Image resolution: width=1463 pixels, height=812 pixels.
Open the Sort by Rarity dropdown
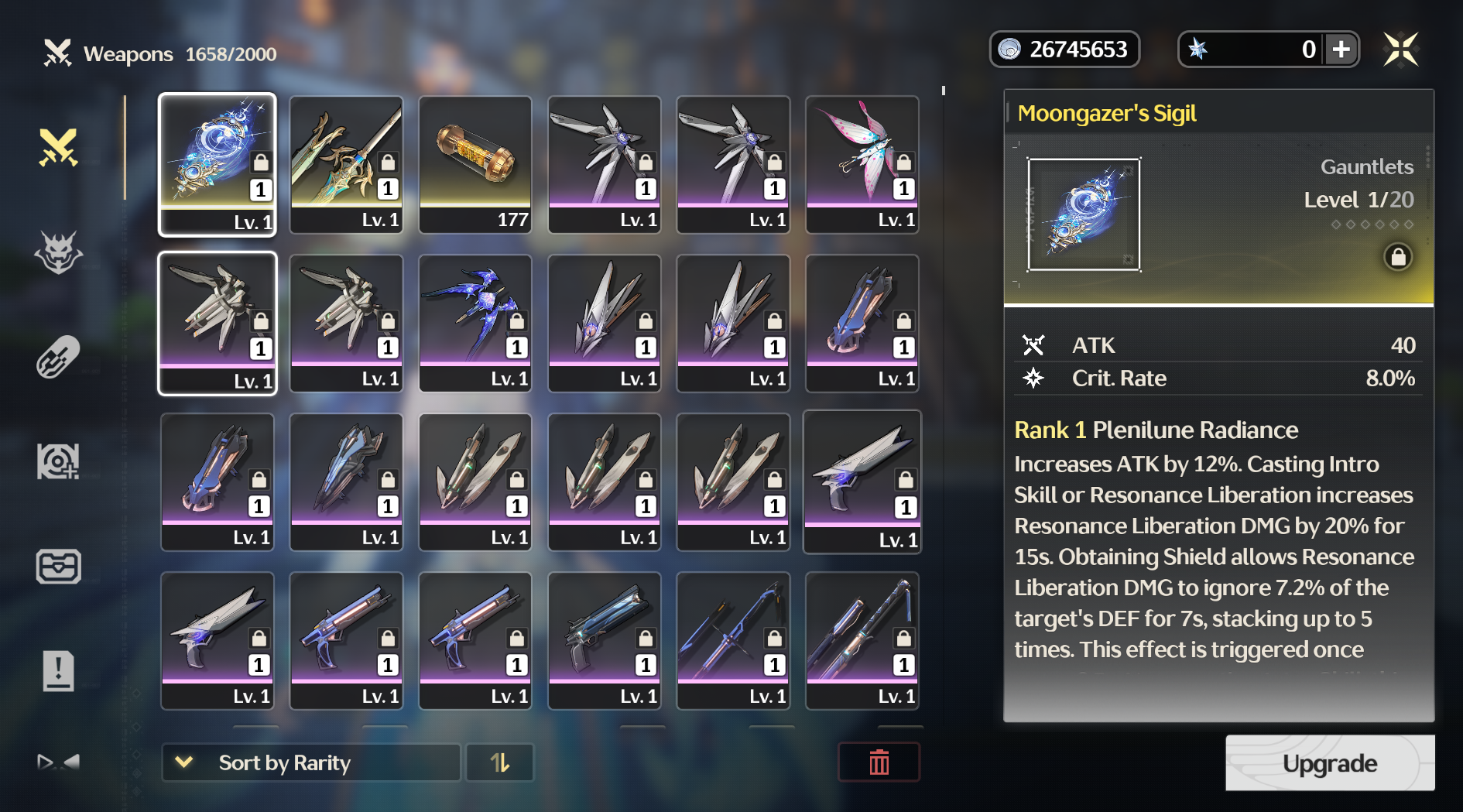(x=310, y=763)
